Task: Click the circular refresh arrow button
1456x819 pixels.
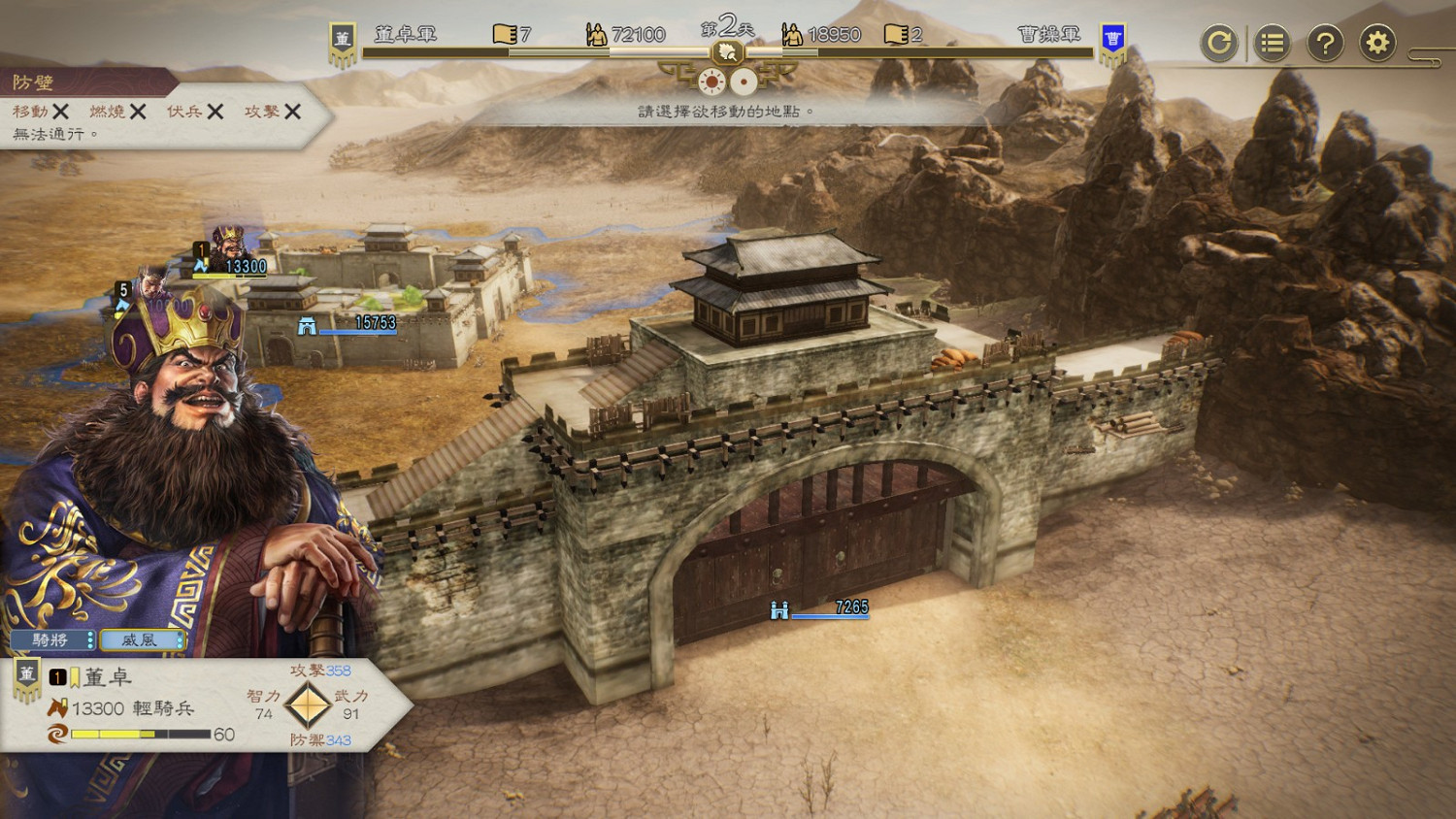Action: tap(1219, 43)
